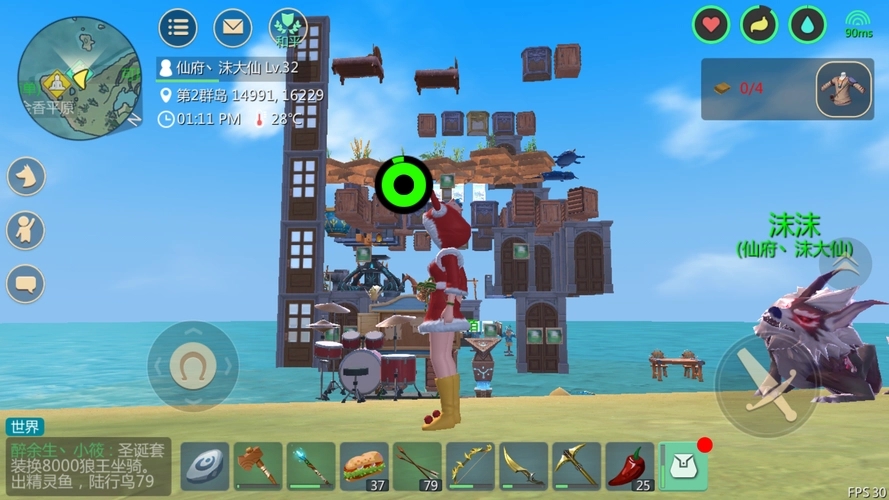
Task: Select the sandwich food slot
Action: (x=364, y=466)
